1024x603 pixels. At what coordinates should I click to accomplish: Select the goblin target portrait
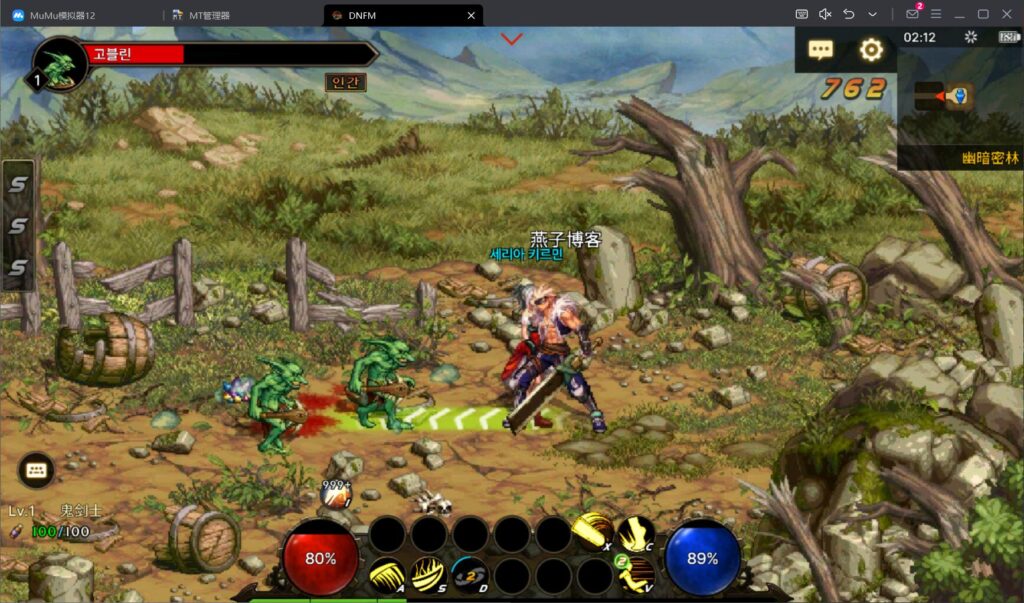click(62, 66)
